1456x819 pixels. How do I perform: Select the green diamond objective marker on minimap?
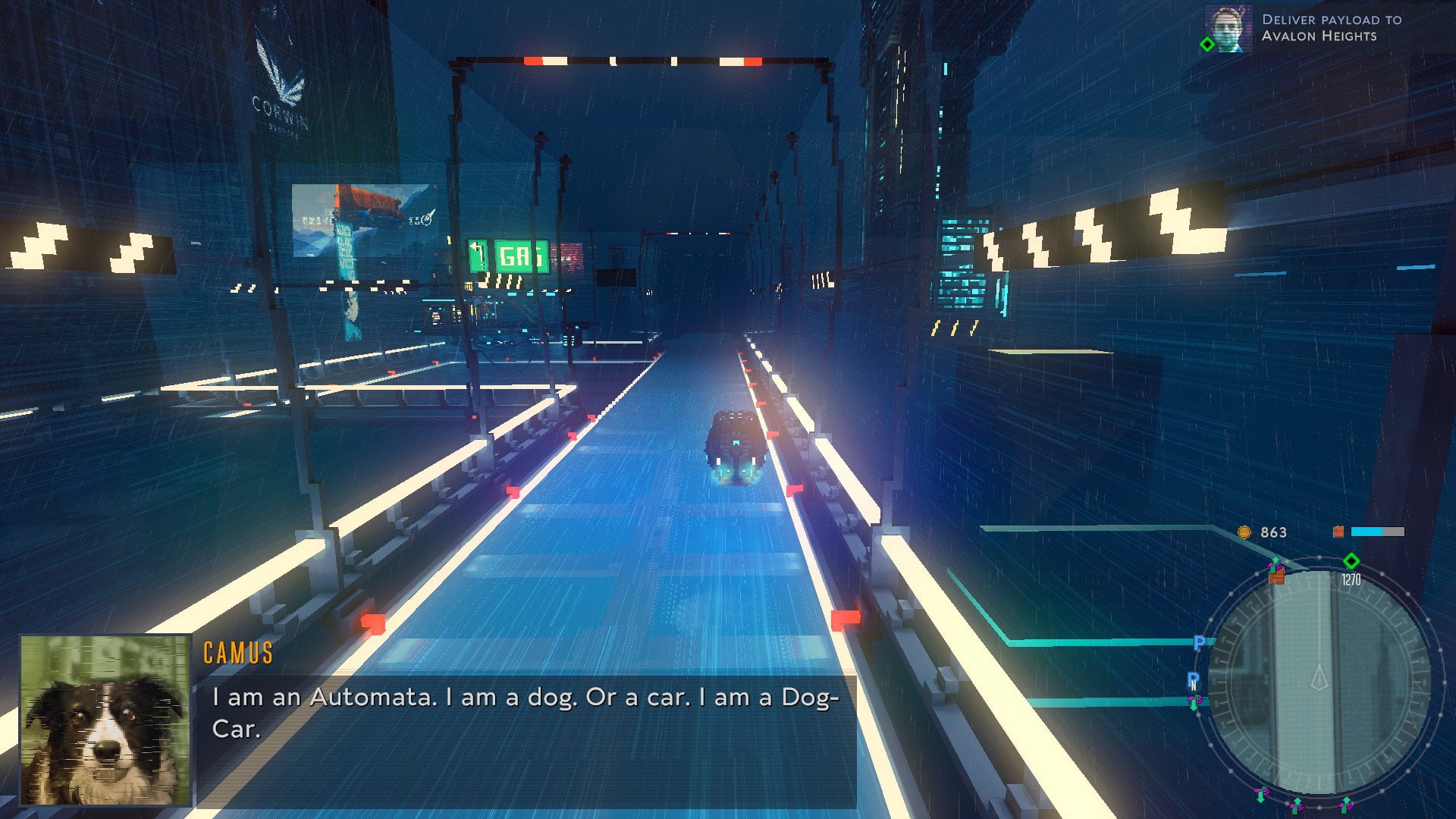[1351, 561]
